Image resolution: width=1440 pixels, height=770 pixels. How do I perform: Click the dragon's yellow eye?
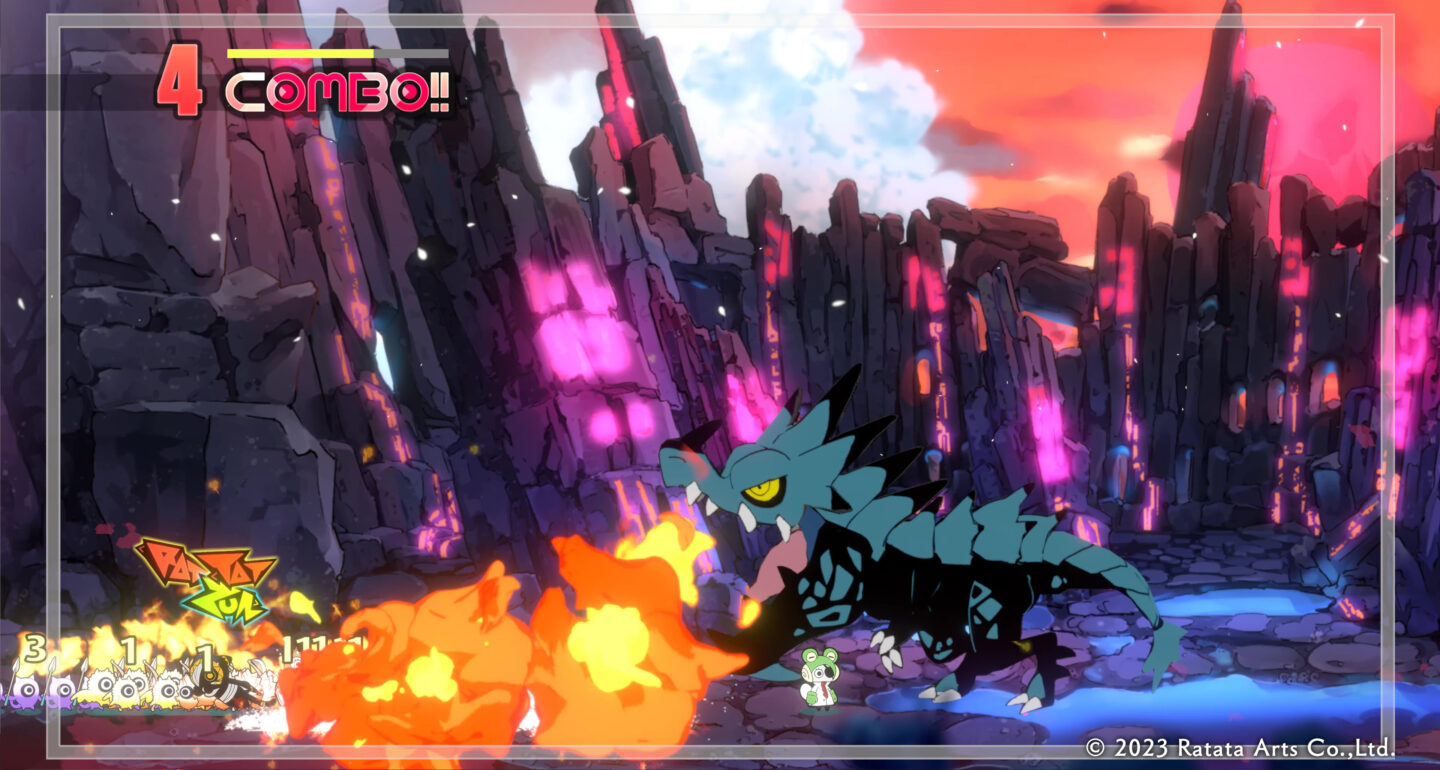(x=768, y=492)
